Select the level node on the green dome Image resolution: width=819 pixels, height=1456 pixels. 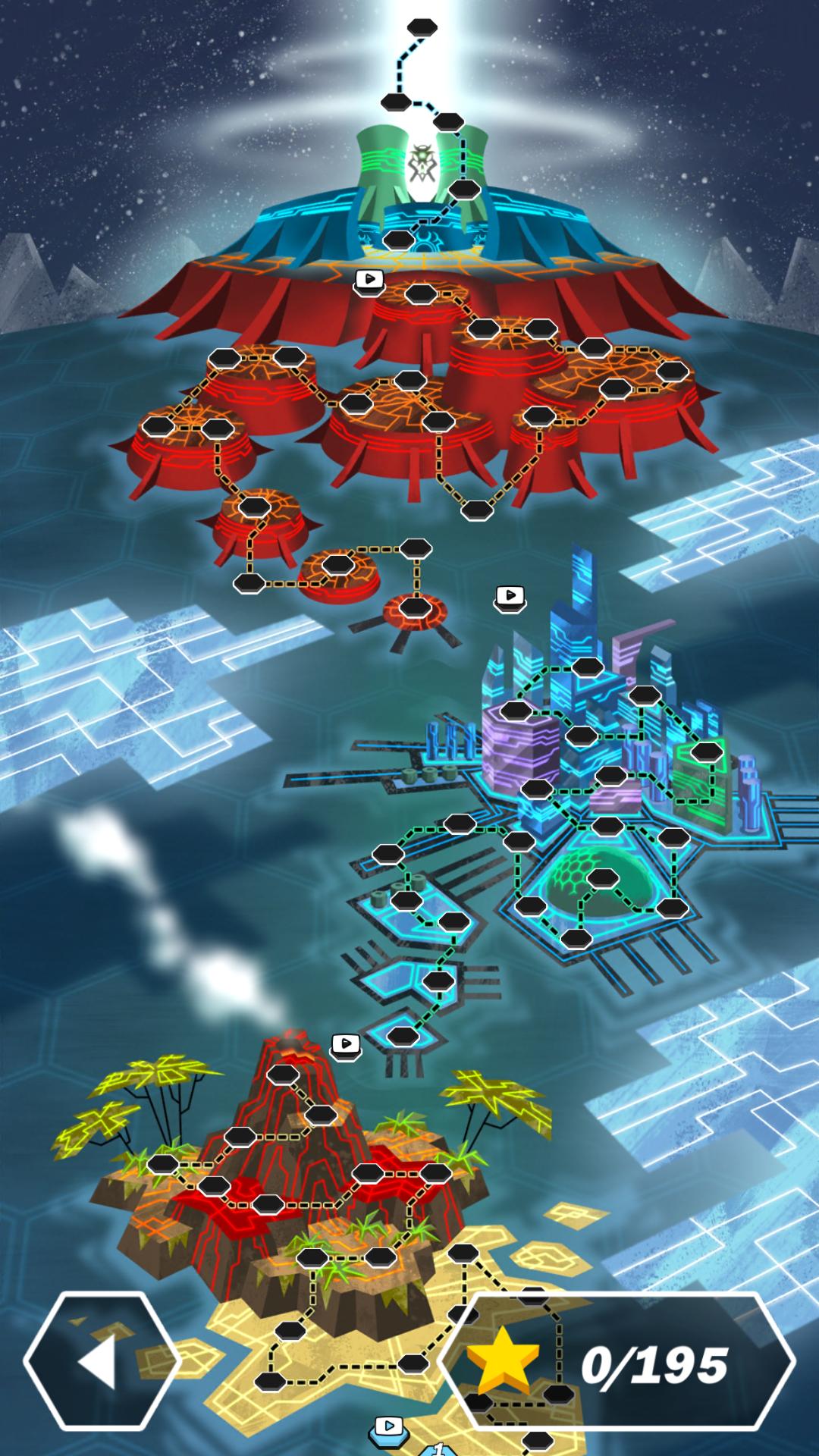603,878
